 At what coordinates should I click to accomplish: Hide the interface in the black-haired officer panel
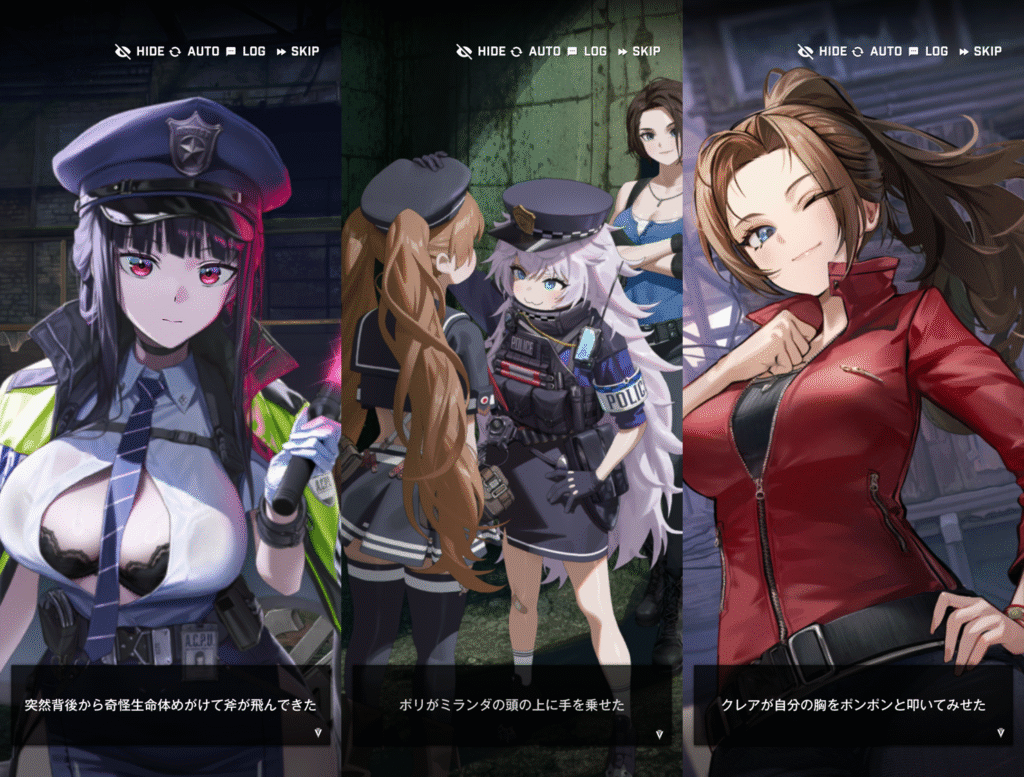click(139, 51)
